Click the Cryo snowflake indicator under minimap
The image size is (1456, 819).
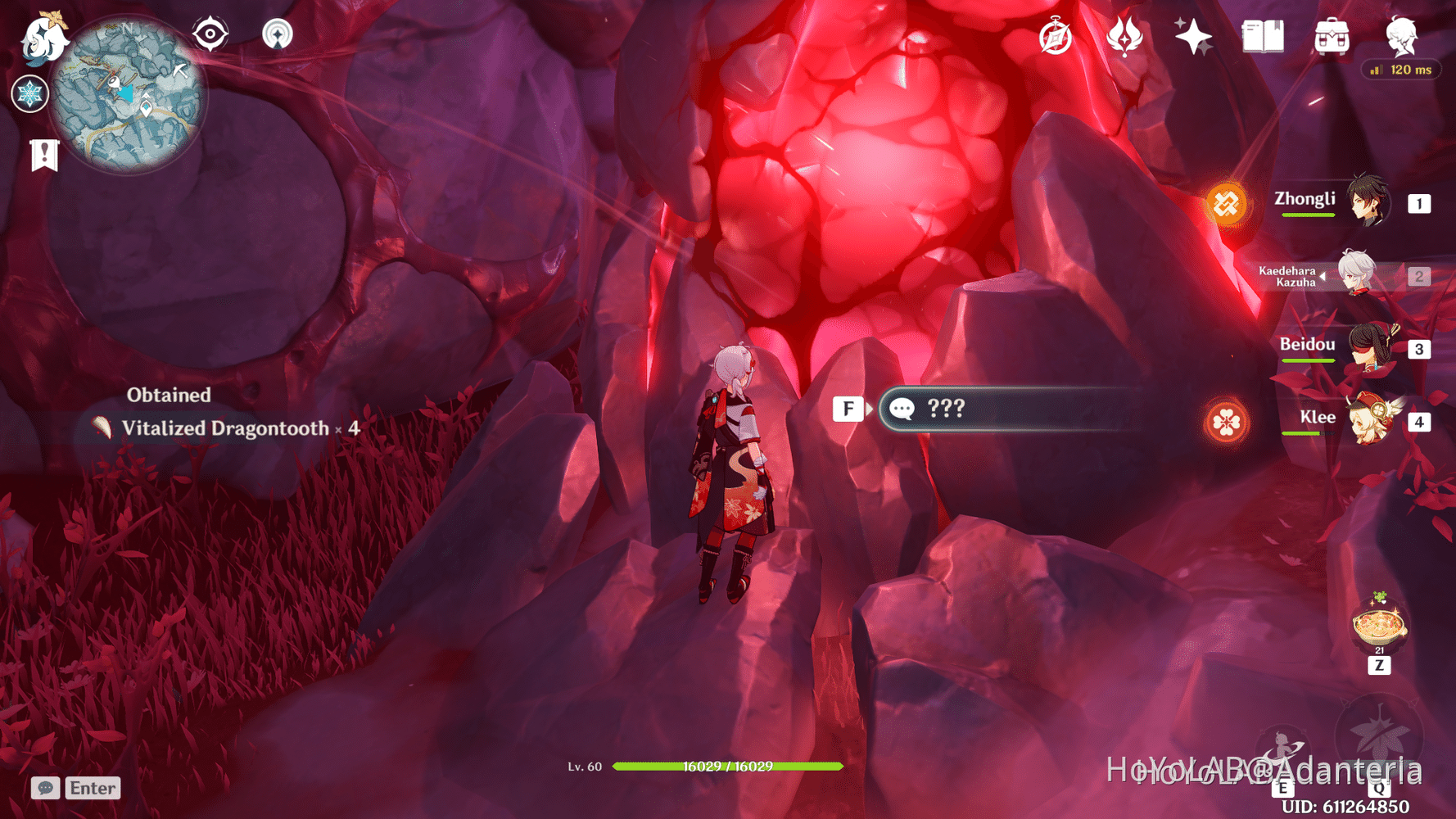[29, 94]
